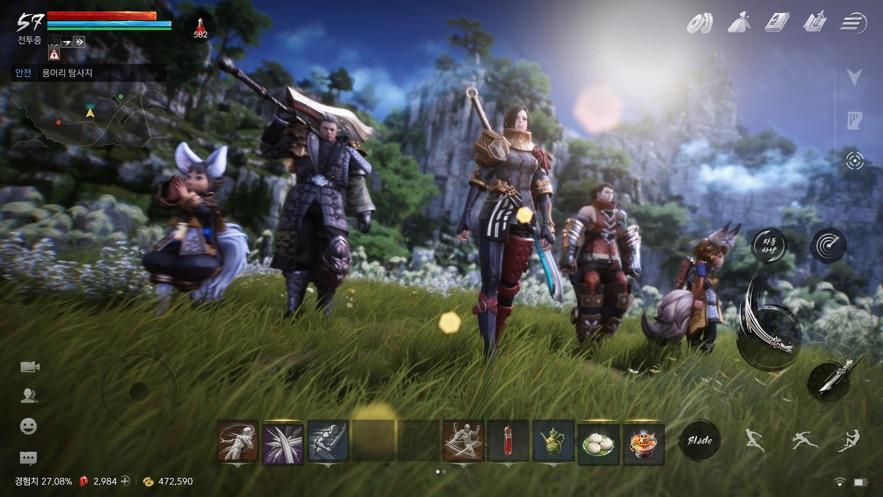This screenshot has width=883, height=497.
Task: Activate the white burst skill slot
Action: click(x=283, y=441)
